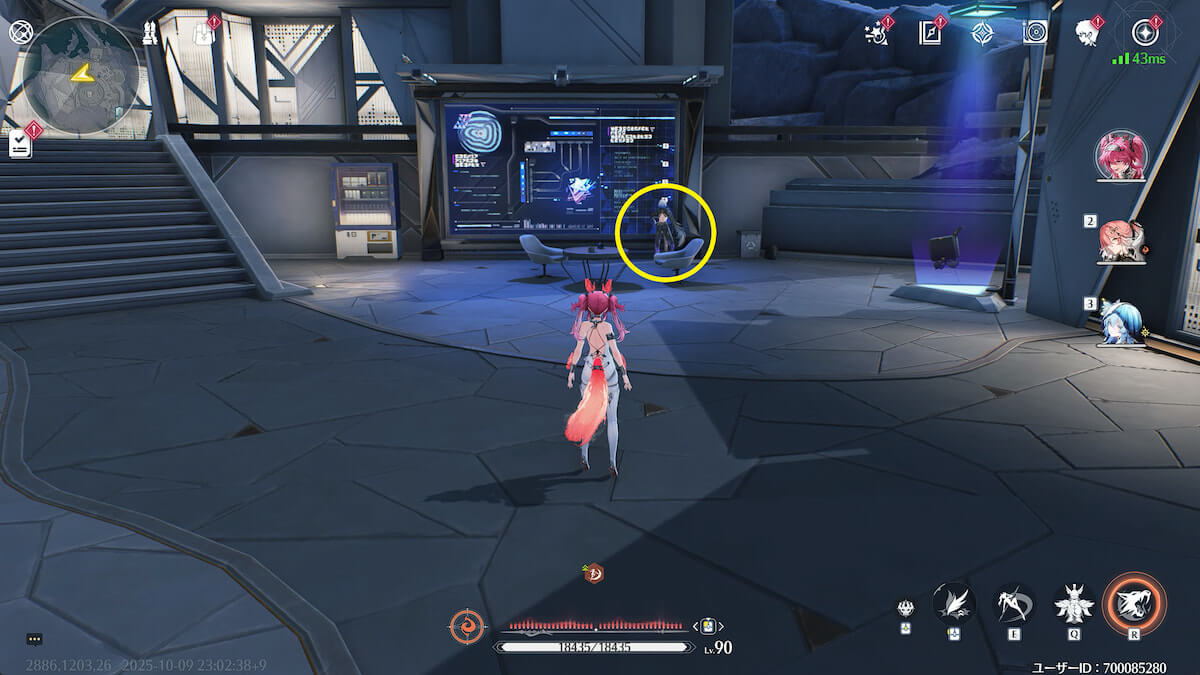Open the package download icon with alert
1200x675 pixels.
tap(201, 33)
